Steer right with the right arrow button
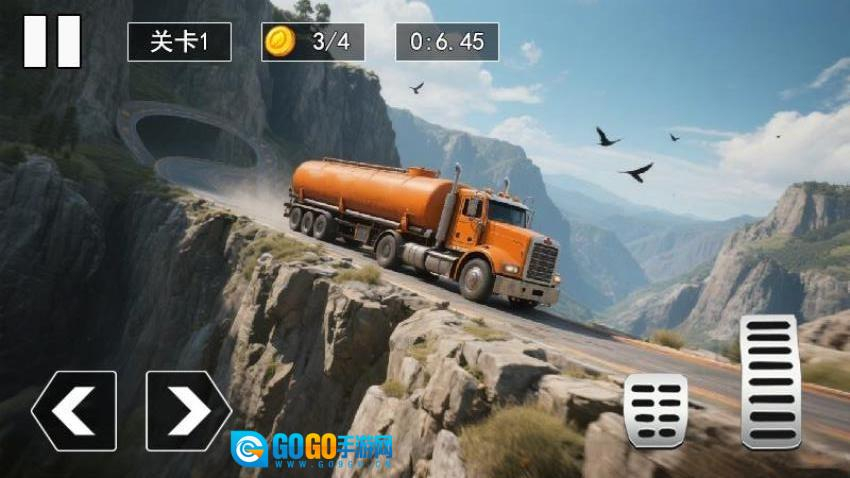The width and height of the screenshot is (850, 478). 188,410
